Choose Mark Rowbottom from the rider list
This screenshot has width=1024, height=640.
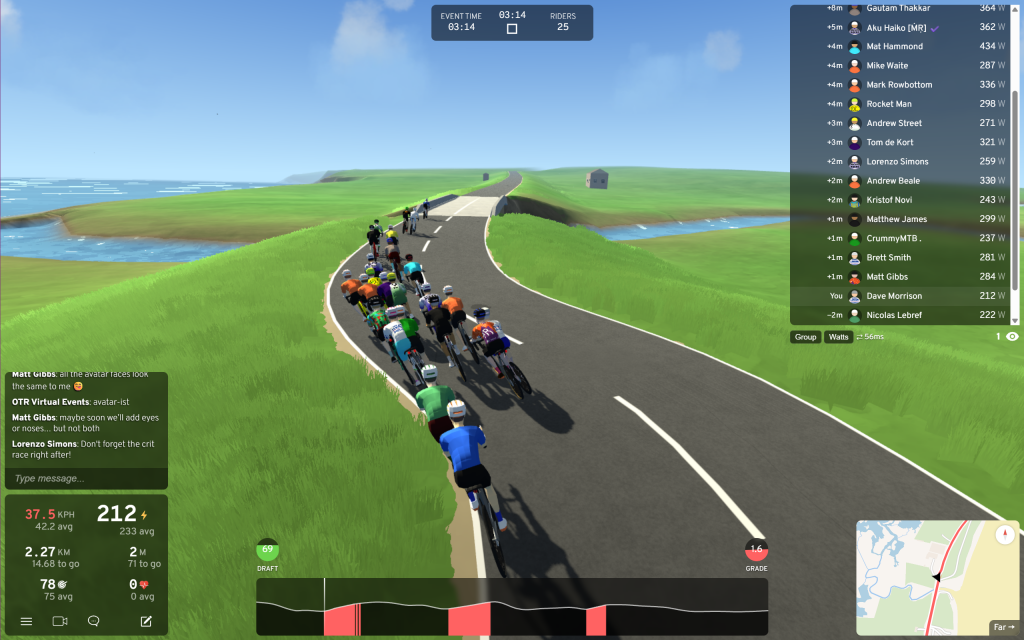pos(901,85)
